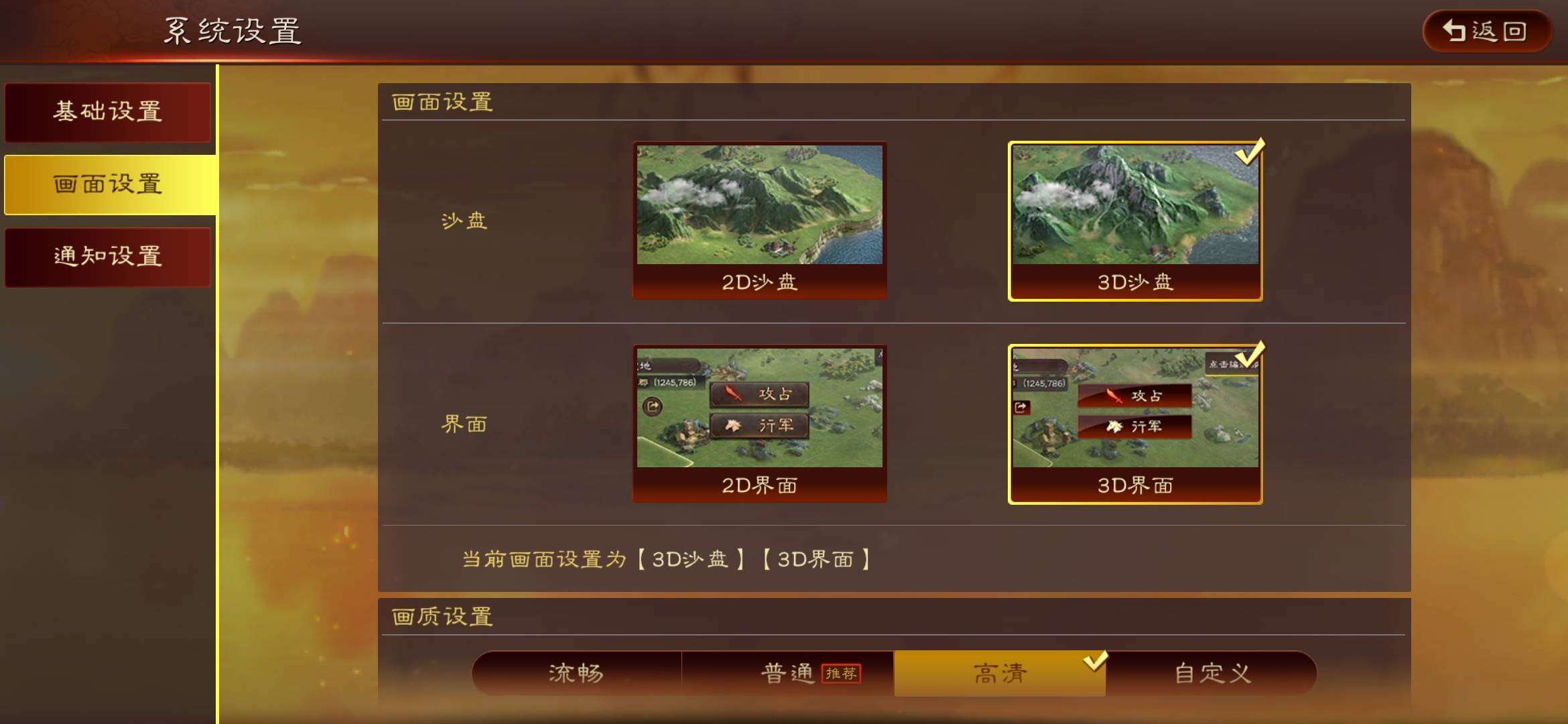Switch to the 基础设置 tab
The height and width of the screenshot is (724, 1568).
(x=108, y=112)
